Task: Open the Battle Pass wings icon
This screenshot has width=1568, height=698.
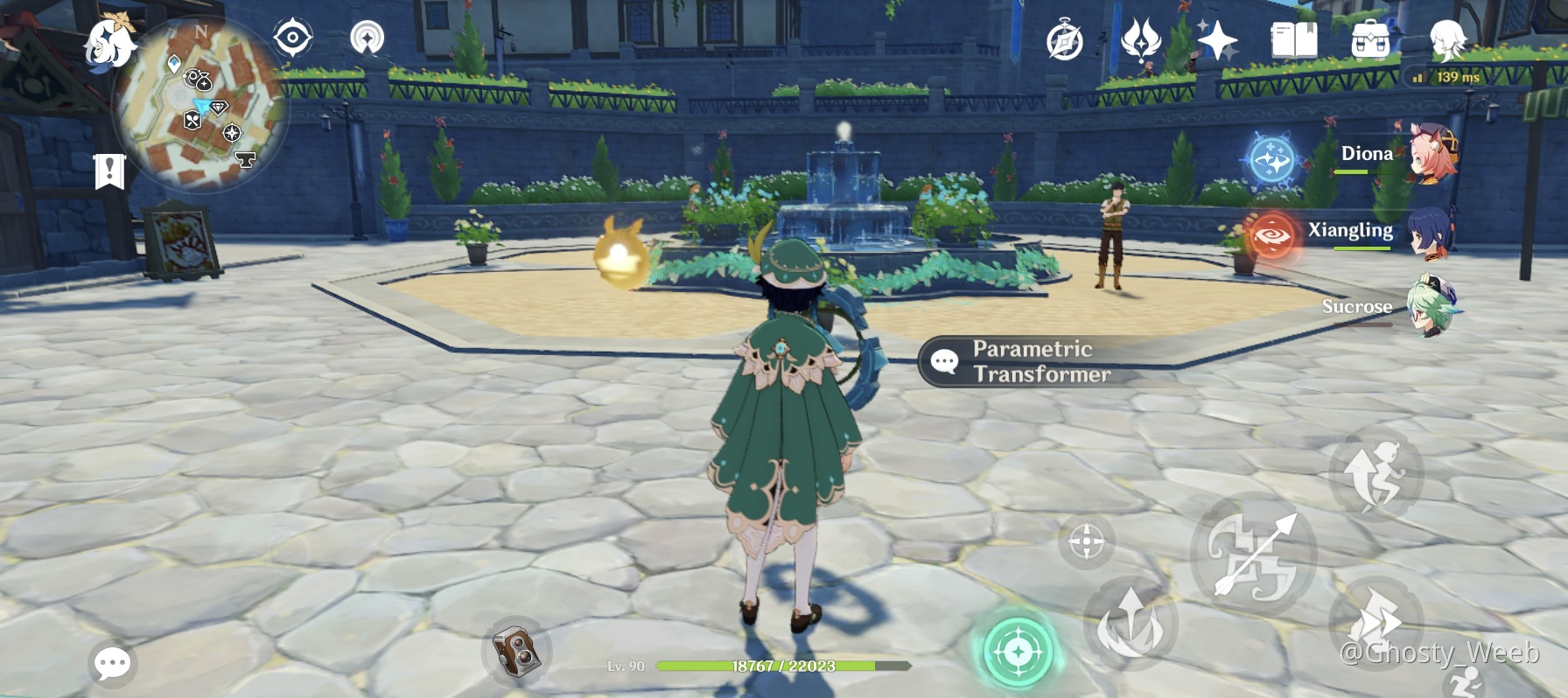Action: click(1142, 39)
